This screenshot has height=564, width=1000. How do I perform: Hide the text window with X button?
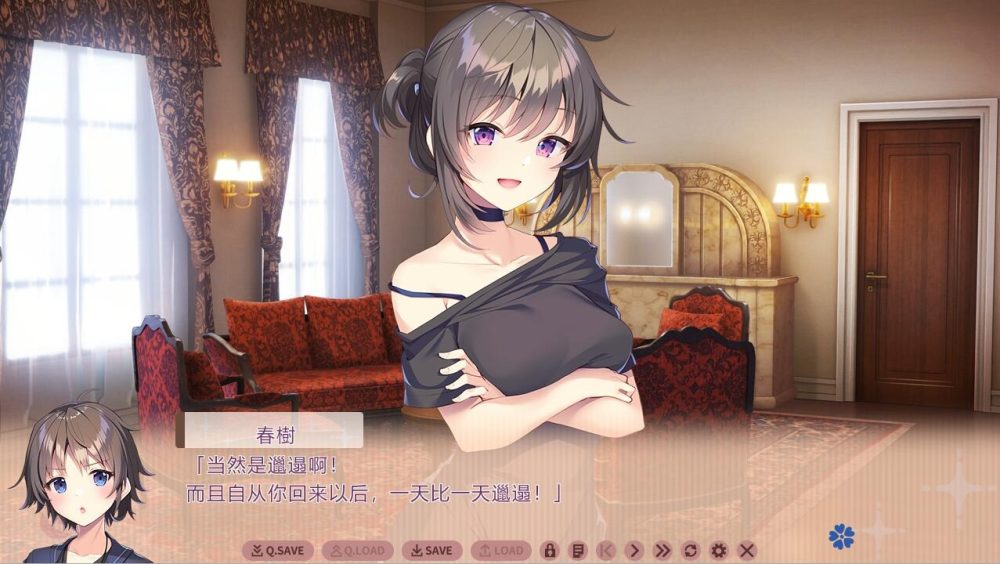pyautogui.click(x=746, y=550)
